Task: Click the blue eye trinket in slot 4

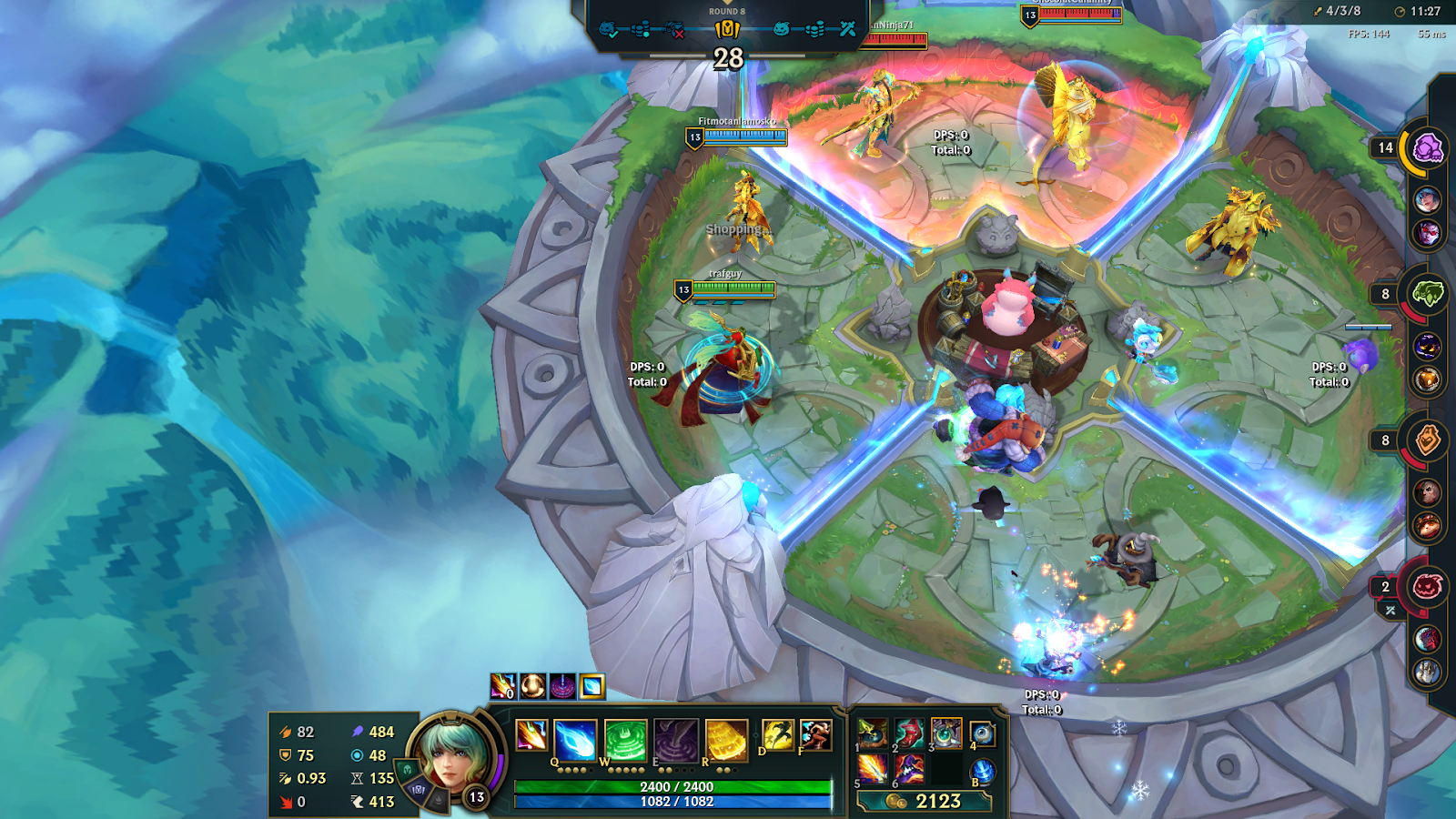Action: 983,733
